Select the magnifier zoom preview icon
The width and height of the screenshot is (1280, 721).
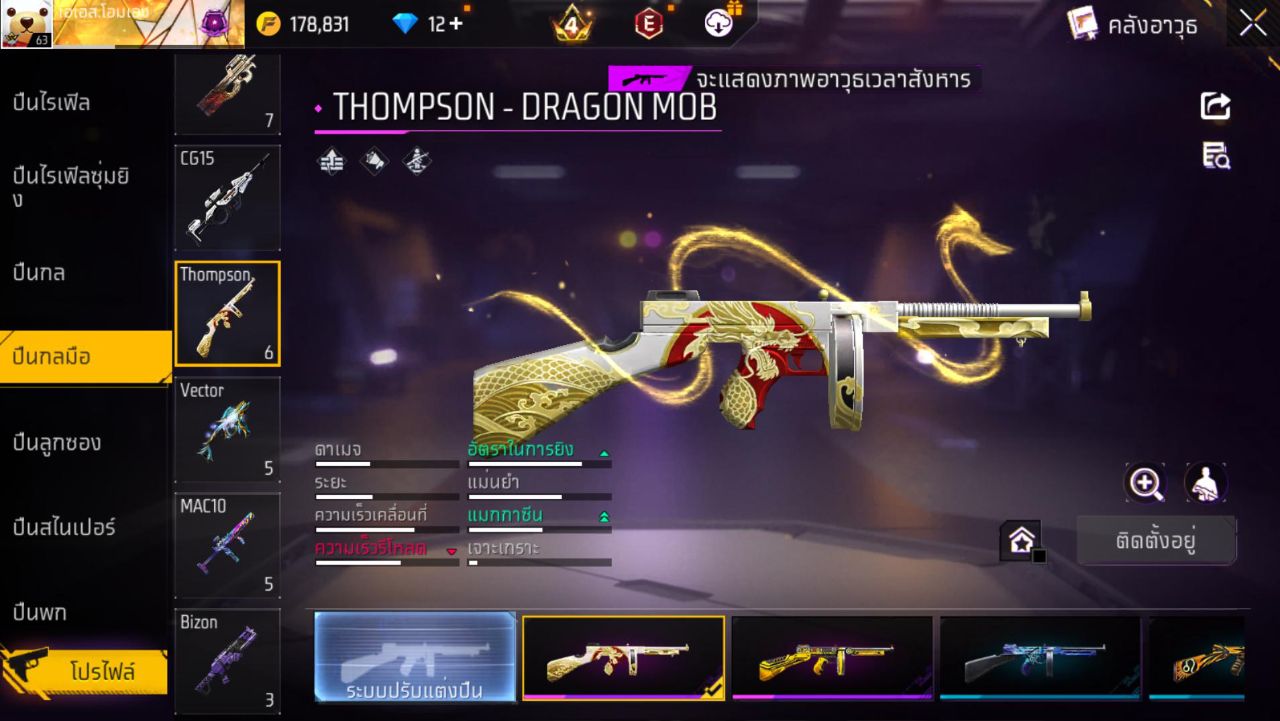1146,483
